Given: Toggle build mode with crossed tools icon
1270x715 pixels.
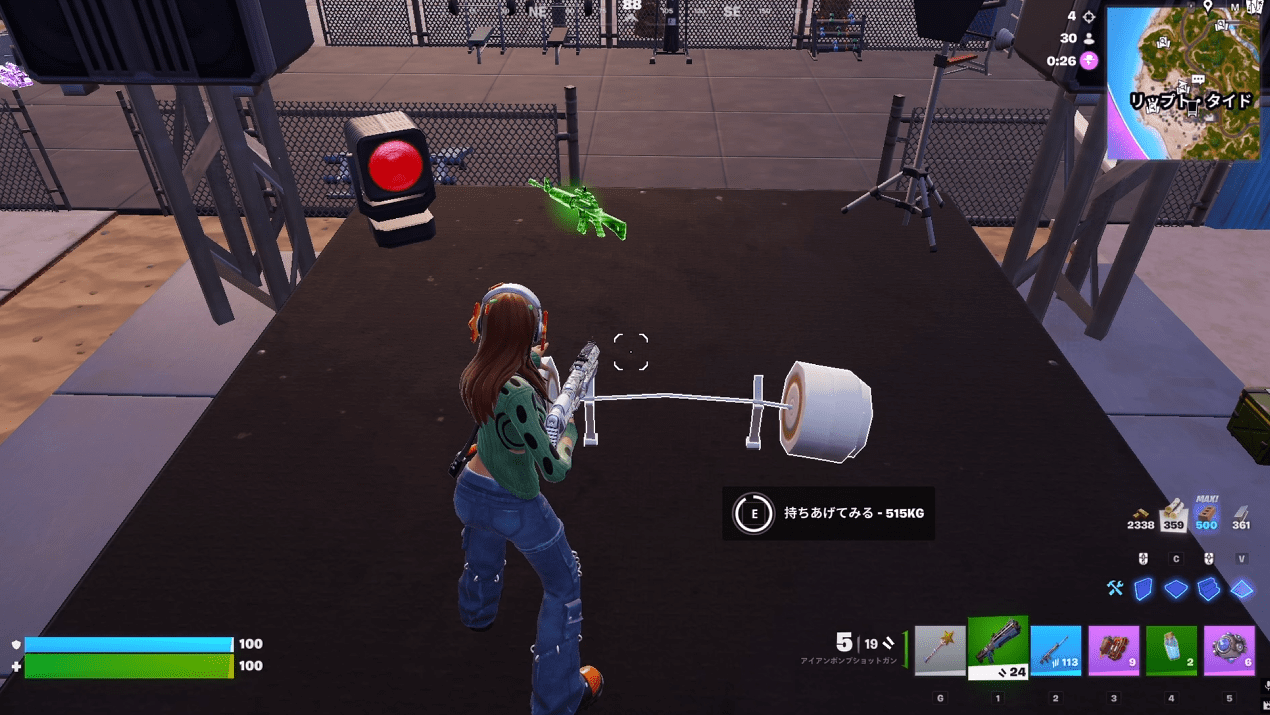Looking at the screenshot, I should [x=1115, y=589].
